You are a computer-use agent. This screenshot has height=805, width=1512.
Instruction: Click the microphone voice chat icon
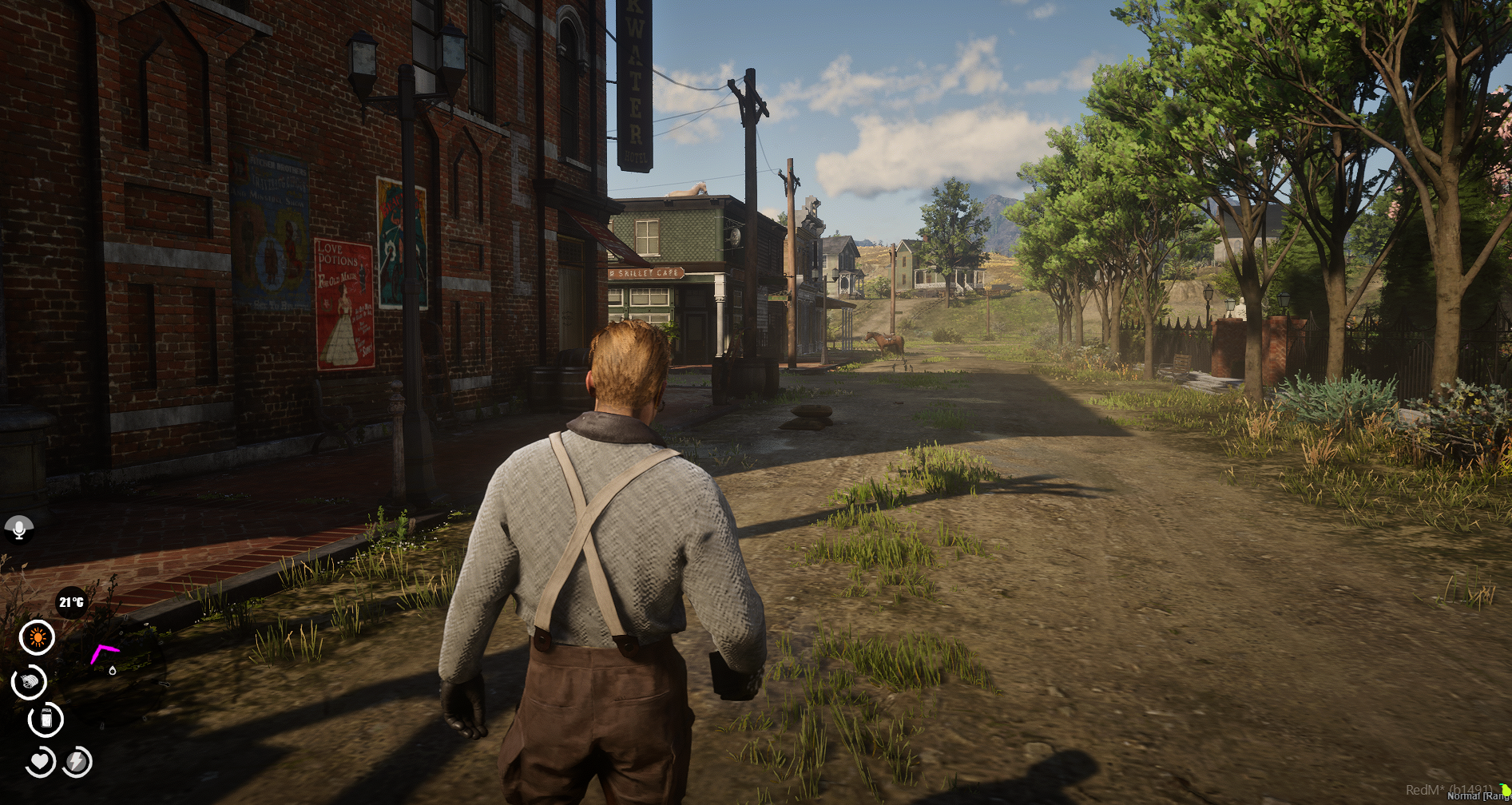click(19, 529)
